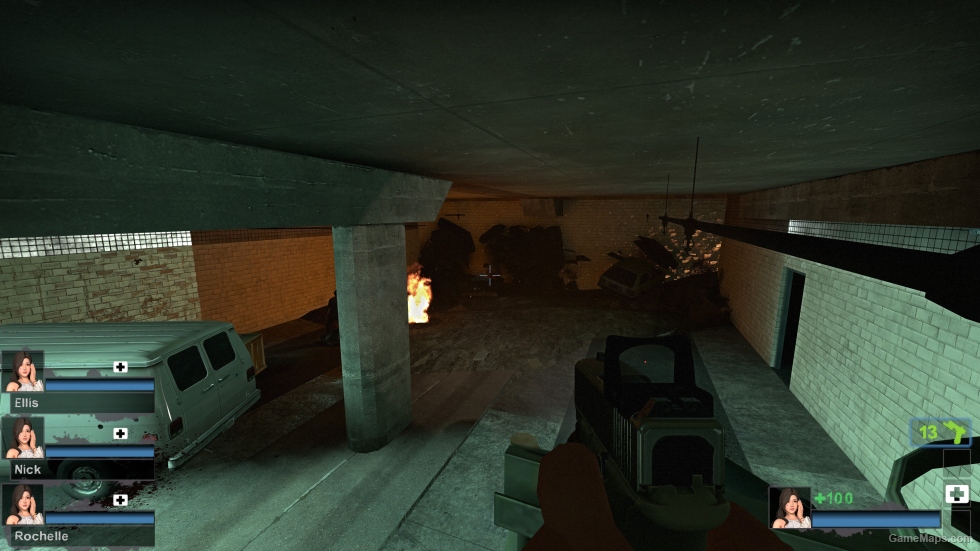Select Nick's teammate portrait
980x551 pixels.
[23, 438]
